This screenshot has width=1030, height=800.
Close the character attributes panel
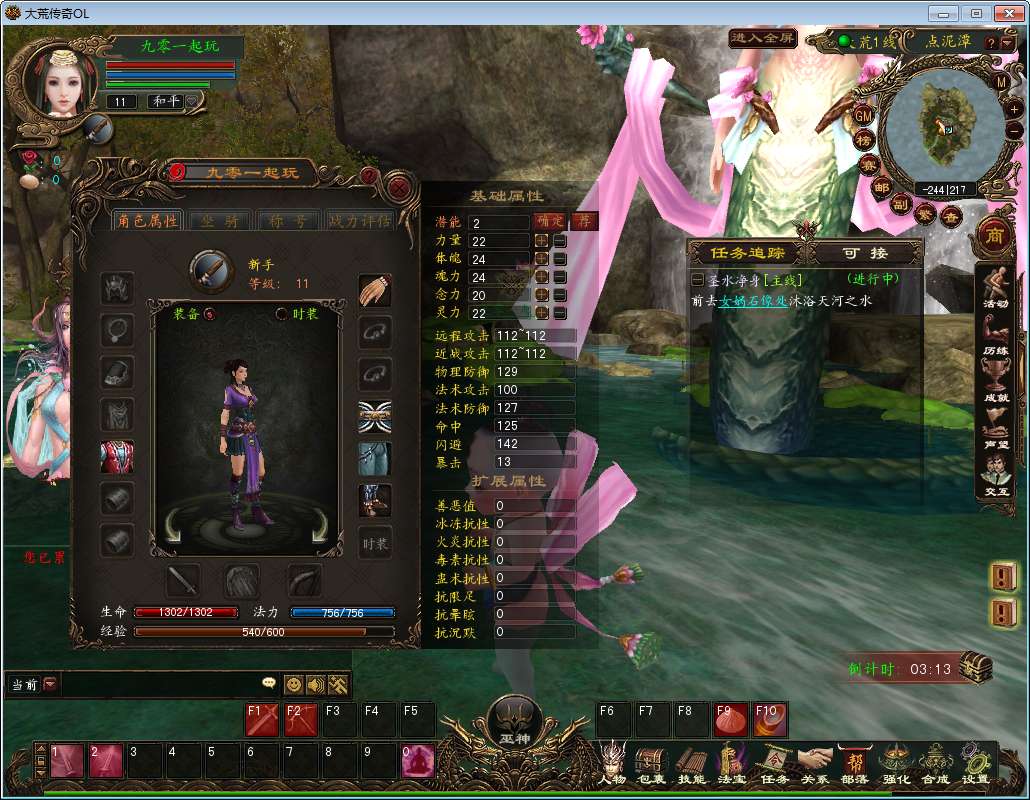(x=399, y=187)
